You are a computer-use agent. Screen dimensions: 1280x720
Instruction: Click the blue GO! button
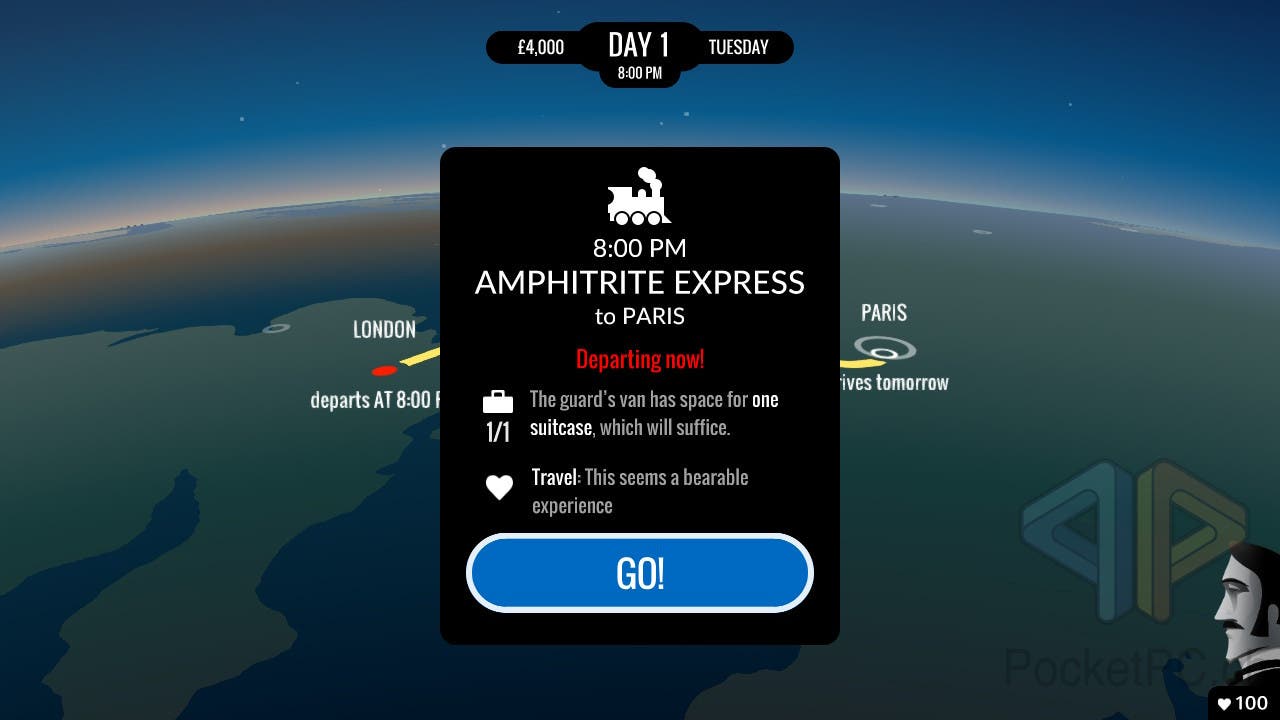[x=640, y=573]
